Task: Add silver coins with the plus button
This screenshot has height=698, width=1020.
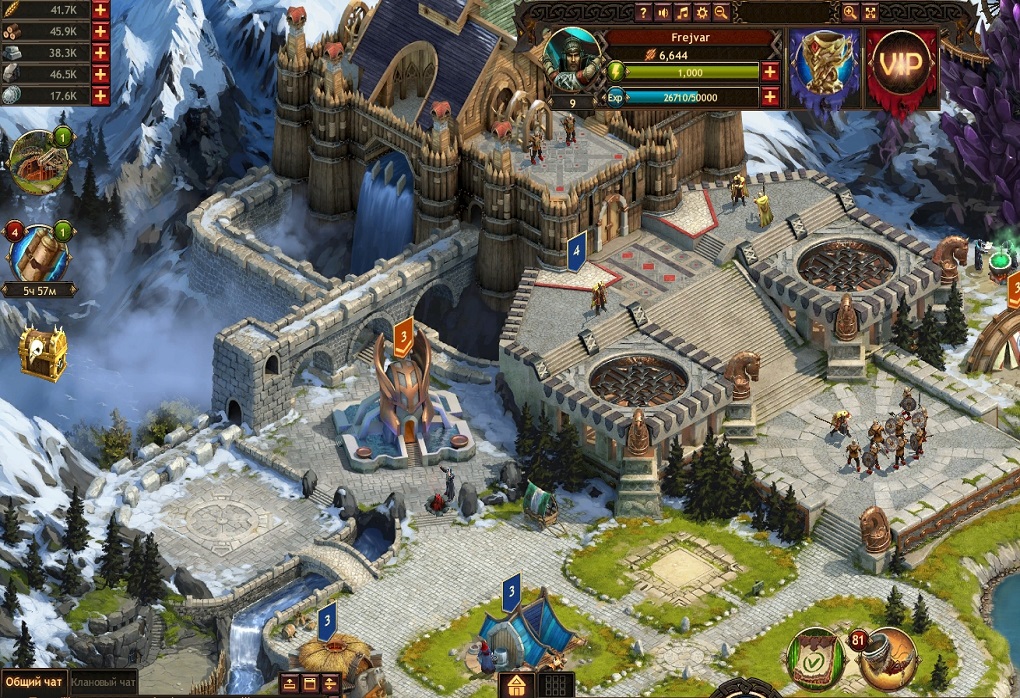Action: (100, 95)
